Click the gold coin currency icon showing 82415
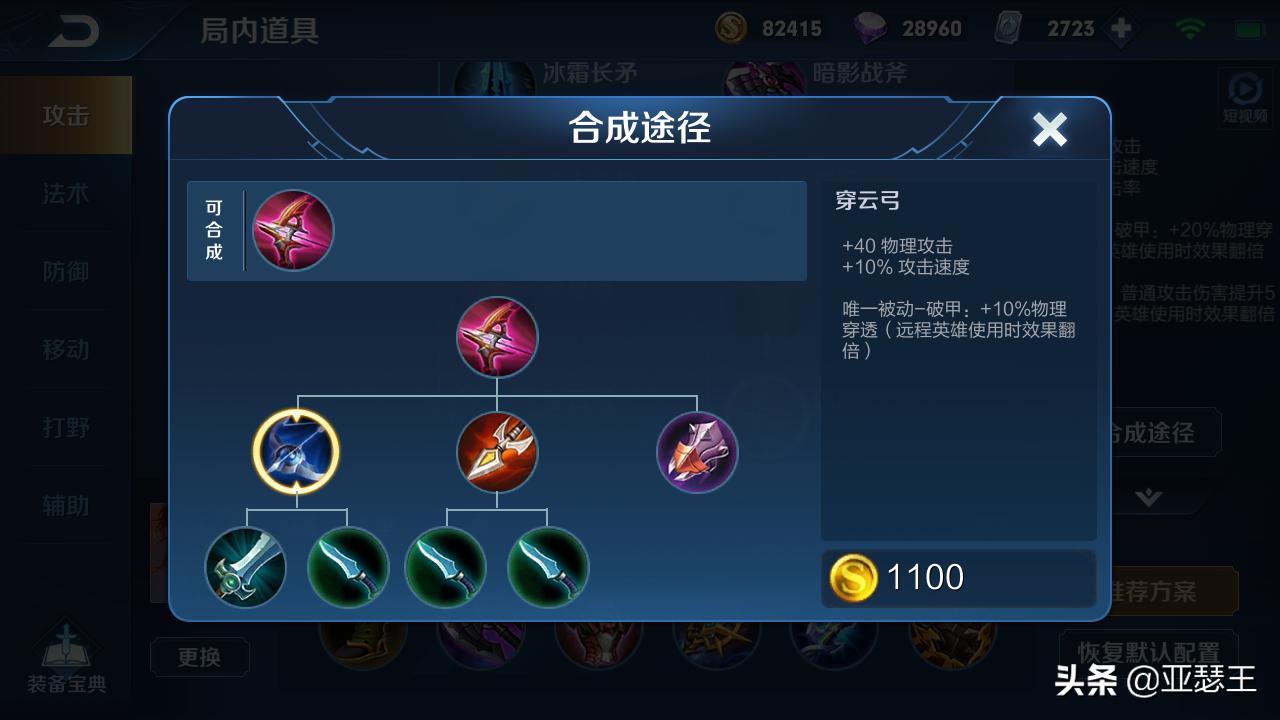This screenshot has height=720, width=1280. [730, 28]
